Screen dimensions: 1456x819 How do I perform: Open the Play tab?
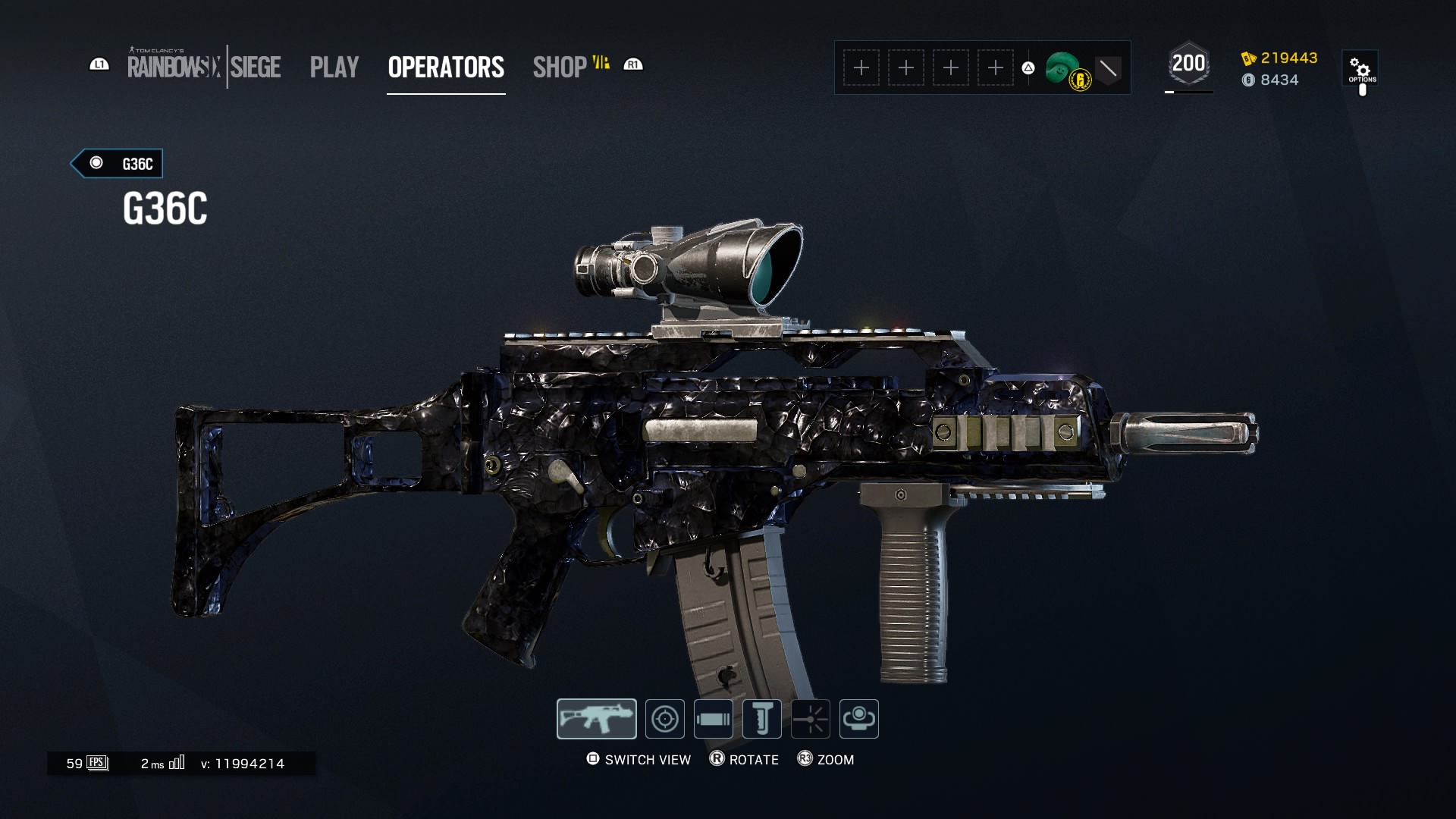coord(334,67)
